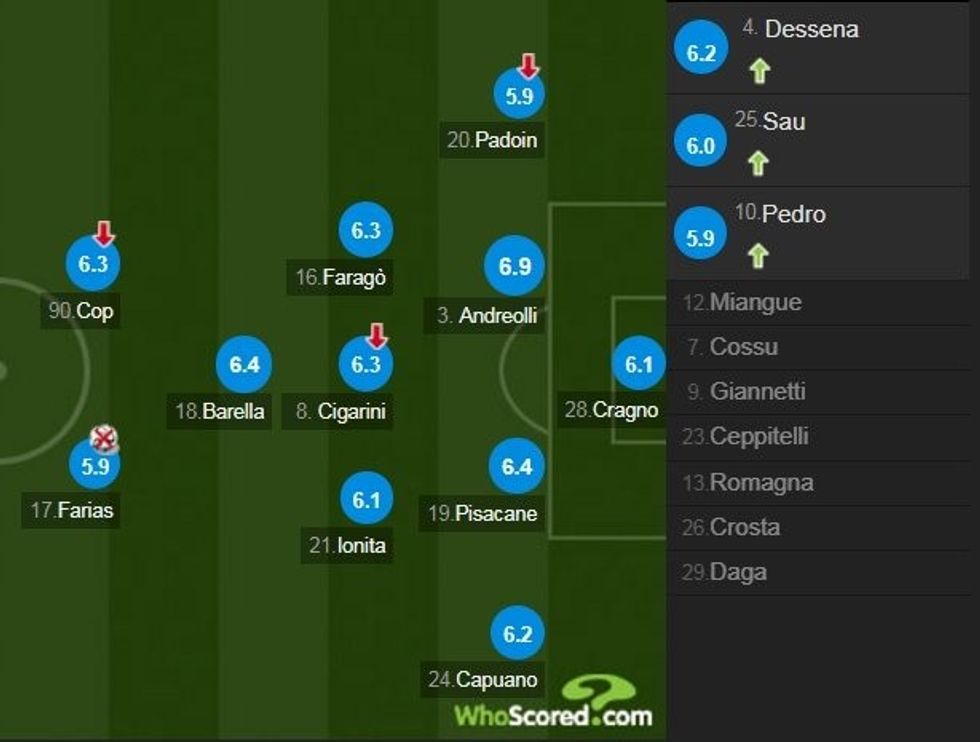This screenshot has width=980, height=742.
Task: Select substitute Sau in the bench list
Action: point(822,140)
